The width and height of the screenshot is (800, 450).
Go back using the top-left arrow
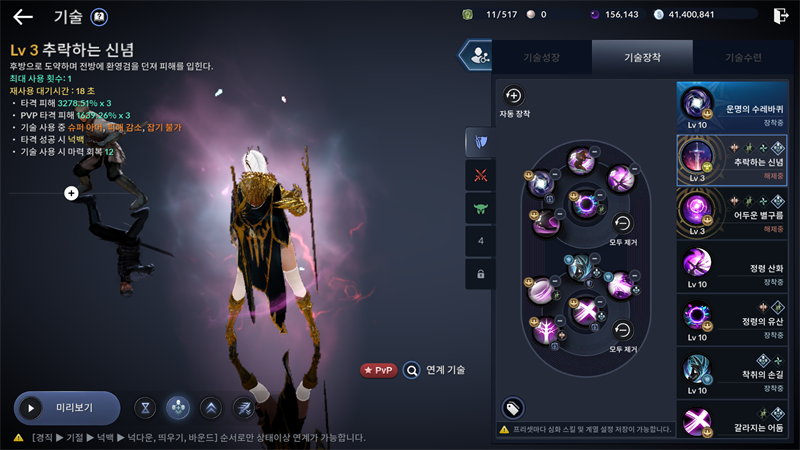coord(22,16)
